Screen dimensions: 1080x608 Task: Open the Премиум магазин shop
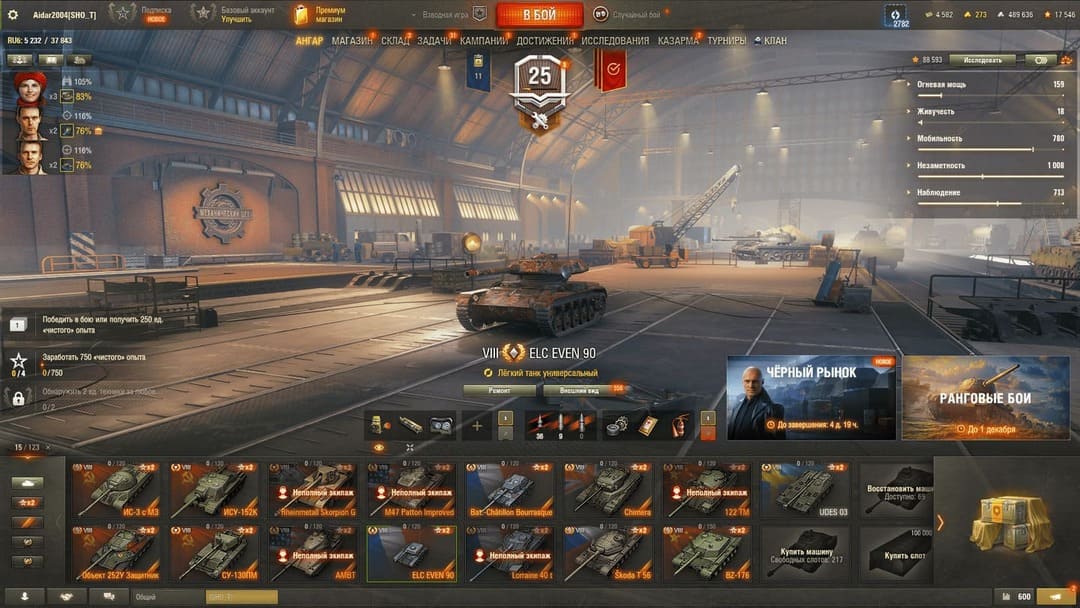click(320, 14)
